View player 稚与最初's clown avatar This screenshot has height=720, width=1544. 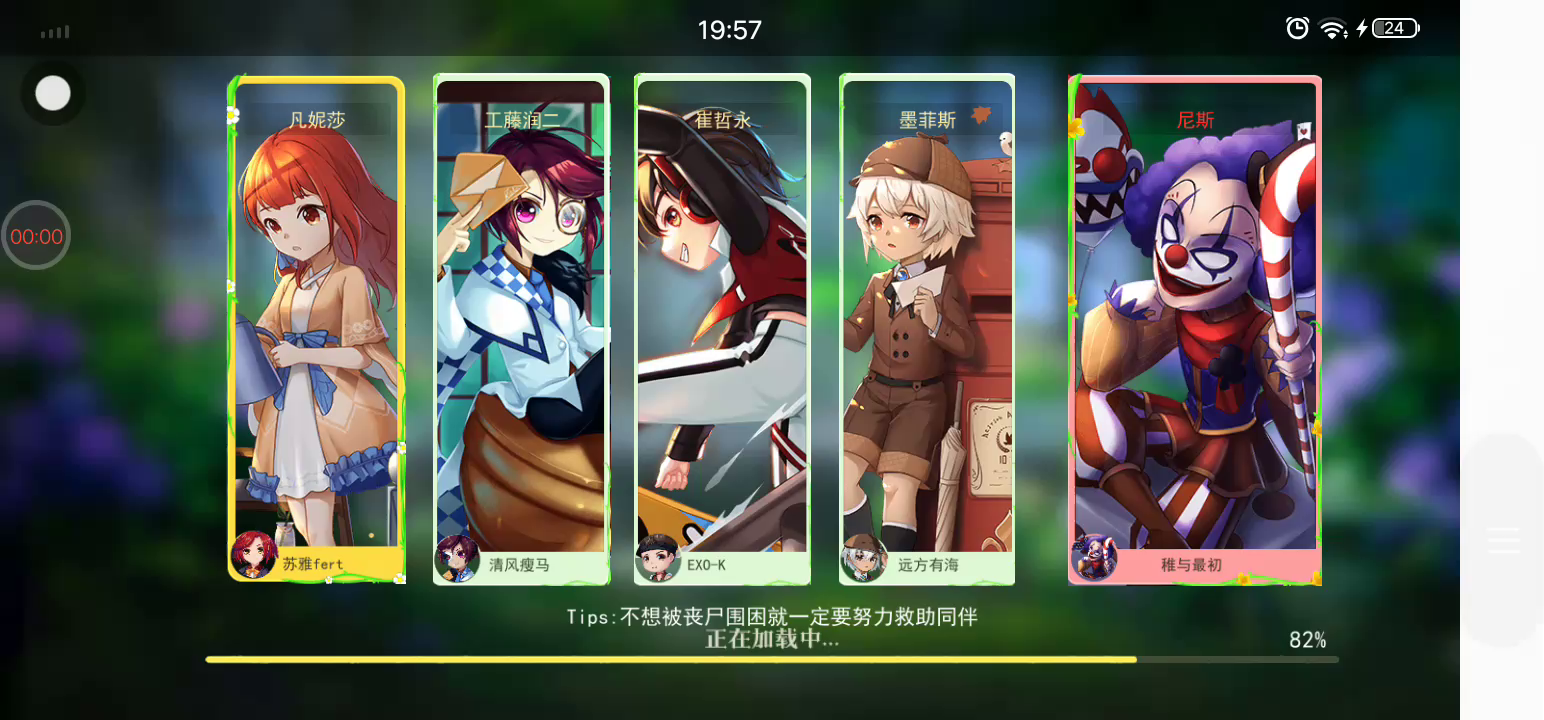coord(1094,557)
